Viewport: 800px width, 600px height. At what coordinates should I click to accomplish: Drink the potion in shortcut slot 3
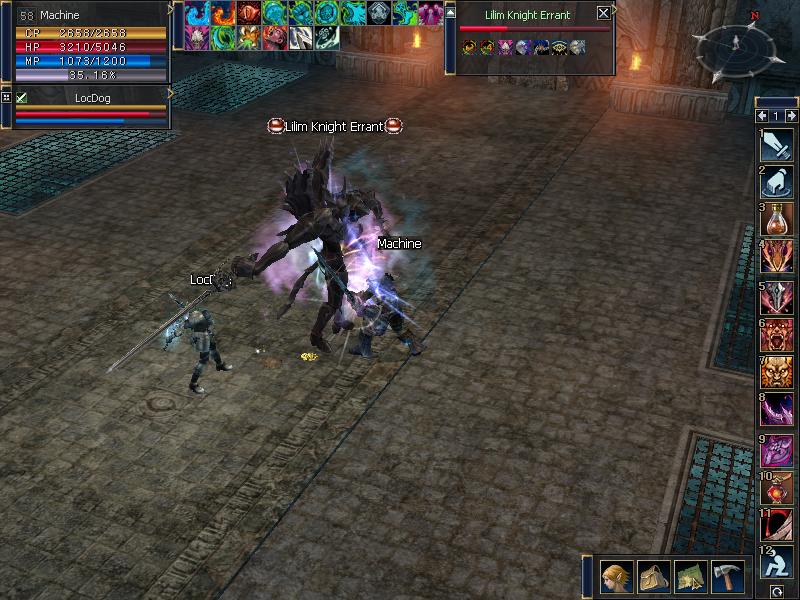tap(777, 220)
